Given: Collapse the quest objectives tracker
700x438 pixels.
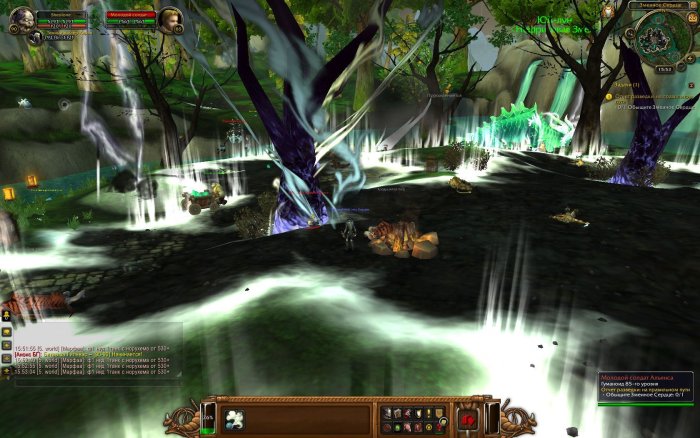Looking at the screenshot, I should (x=690, y=85).
